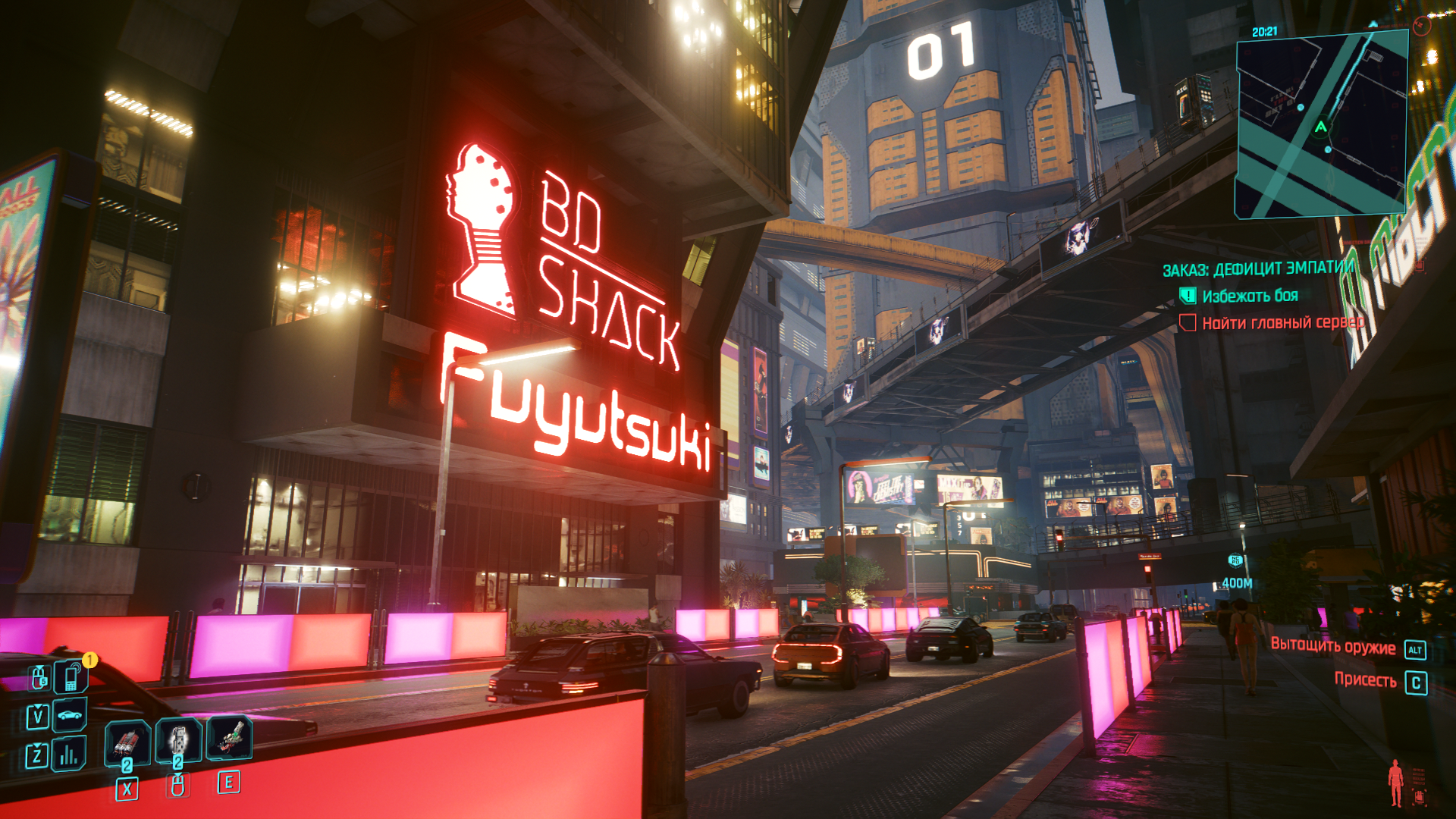The height and width of the screenshot is (819, 1456).
Task: Activate the arm launcher cyberware slot
Action: (x=229, y=737)
